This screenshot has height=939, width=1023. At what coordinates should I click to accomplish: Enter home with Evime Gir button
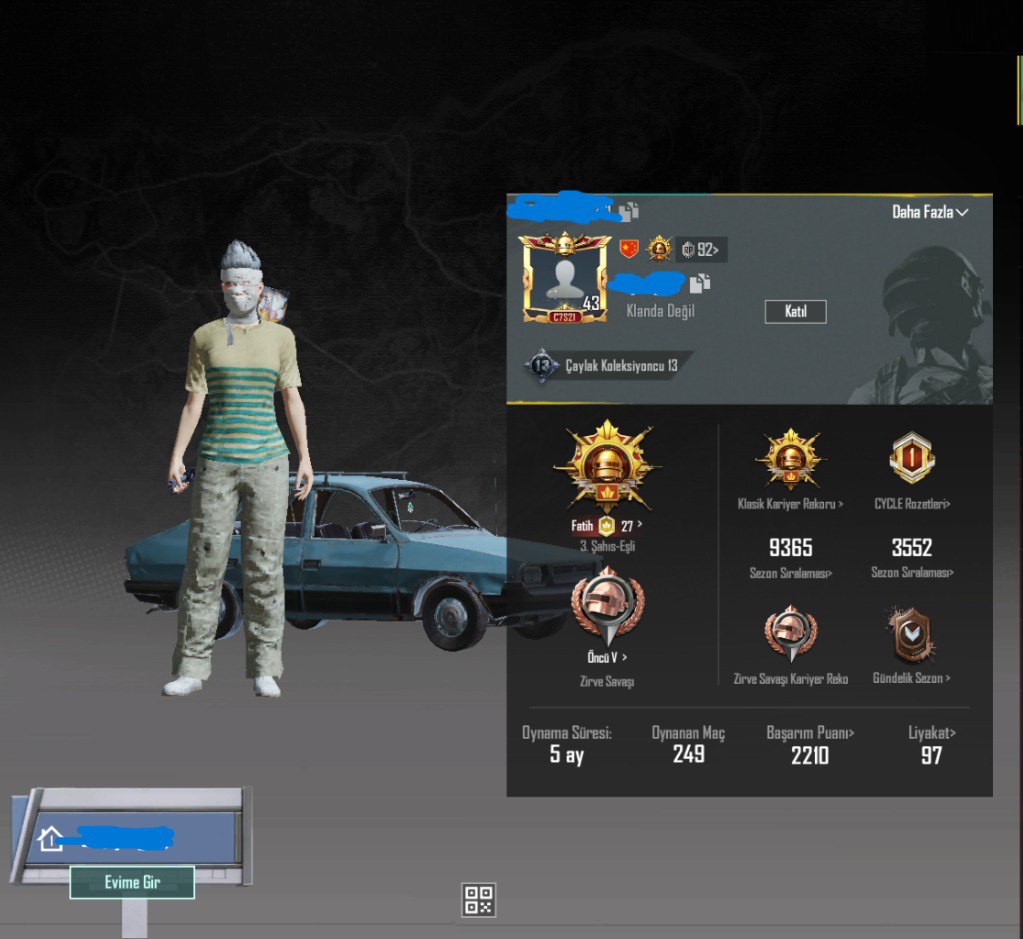click(132, 882)
